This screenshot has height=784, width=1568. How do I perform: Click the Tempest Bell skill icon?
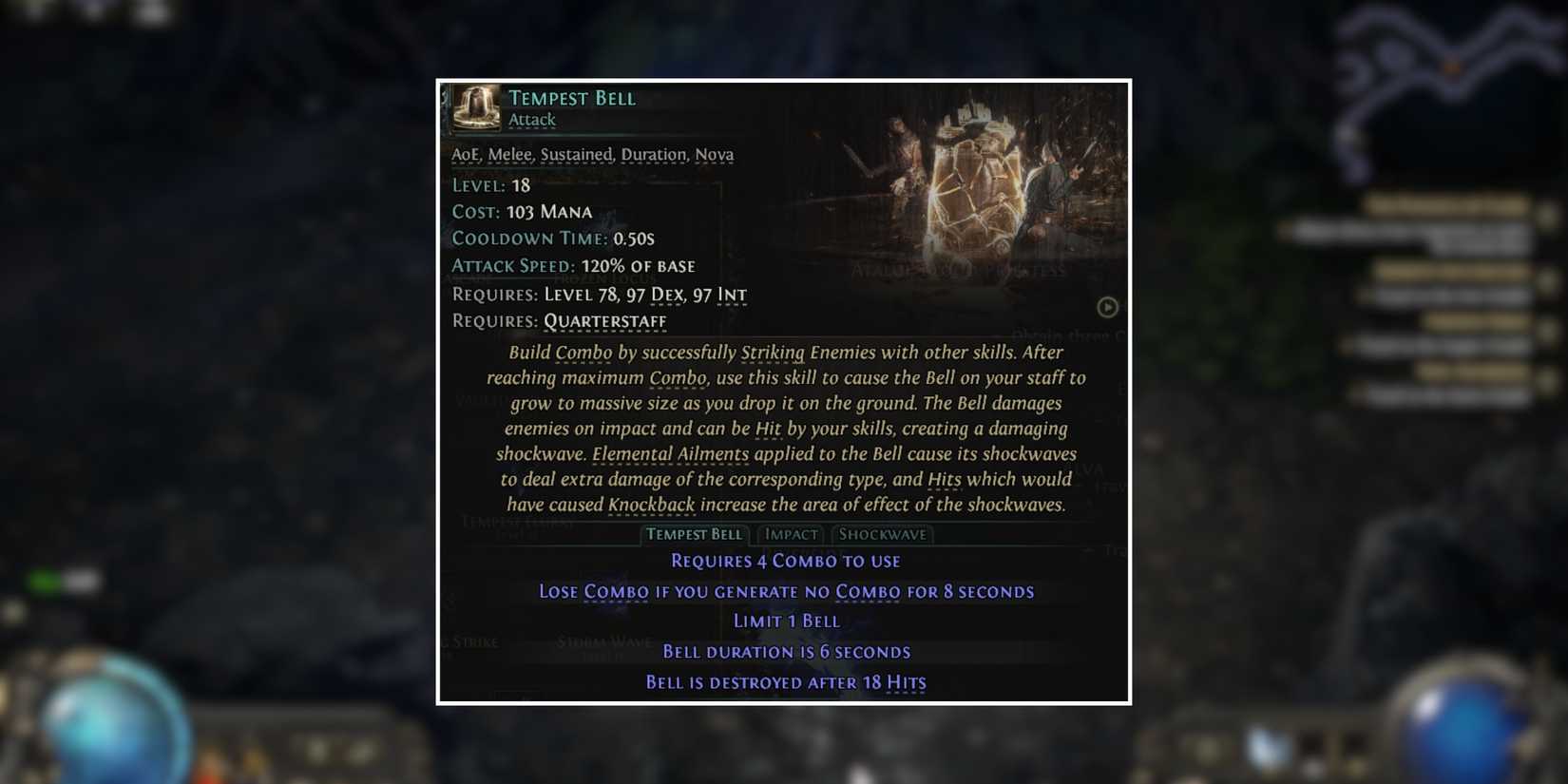pyautogui.click(x=475, y=107)
